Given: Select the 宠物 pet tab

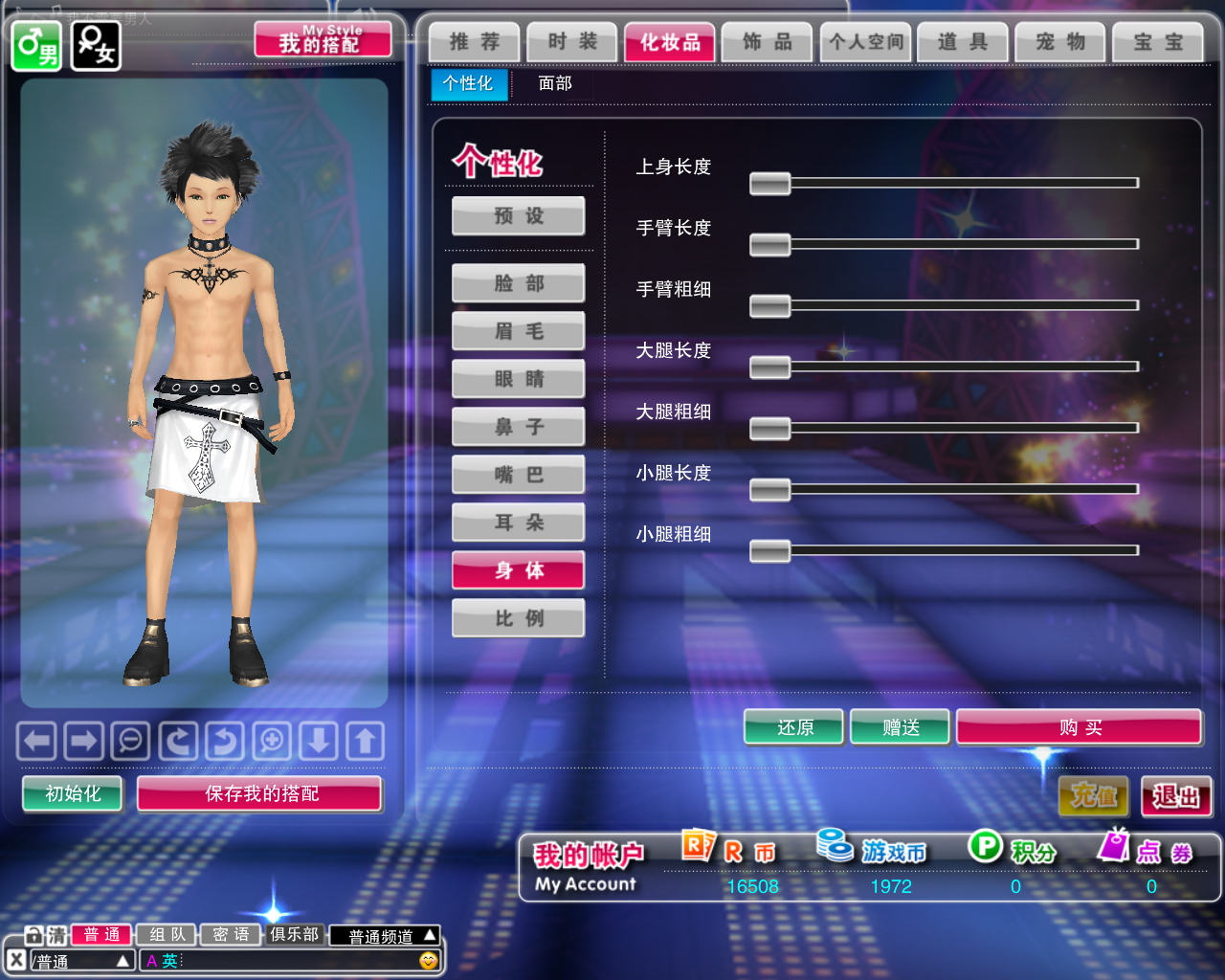Looking at the screenshot, I should (1060, 42).
